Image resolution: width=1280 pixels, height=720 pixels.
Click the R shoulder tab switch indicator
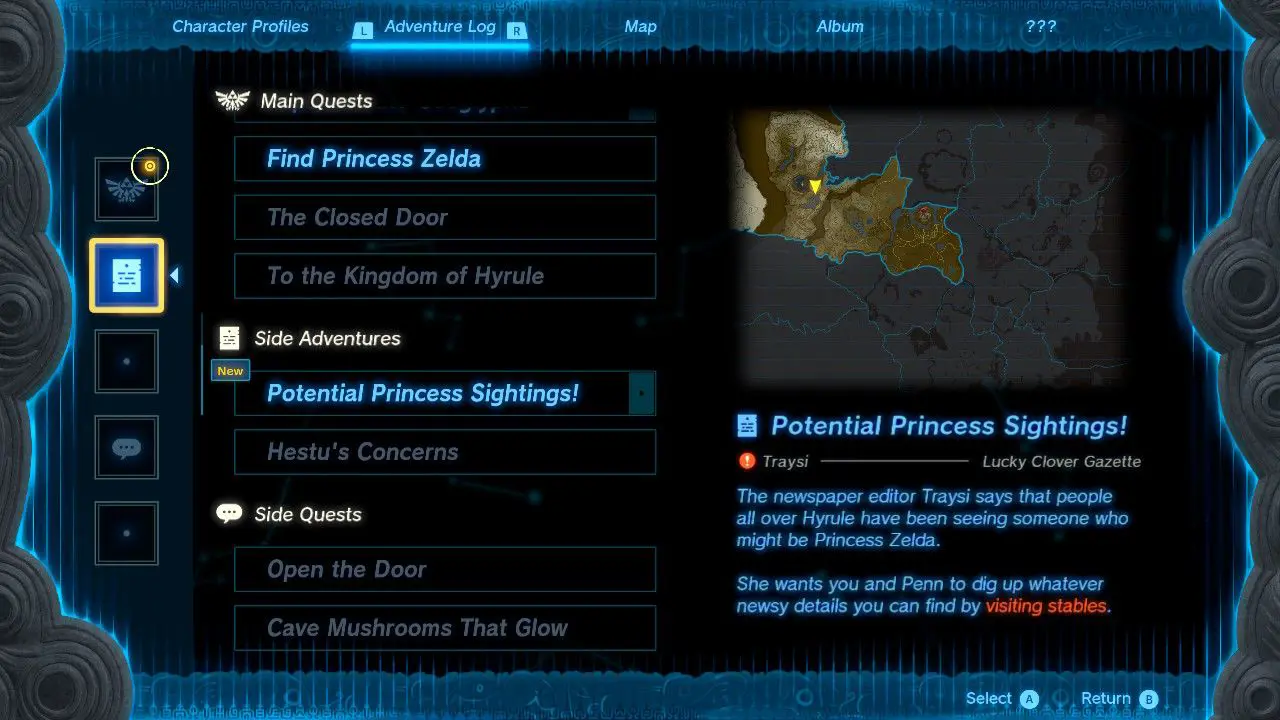pyautogui.click(x=516, y=31)
